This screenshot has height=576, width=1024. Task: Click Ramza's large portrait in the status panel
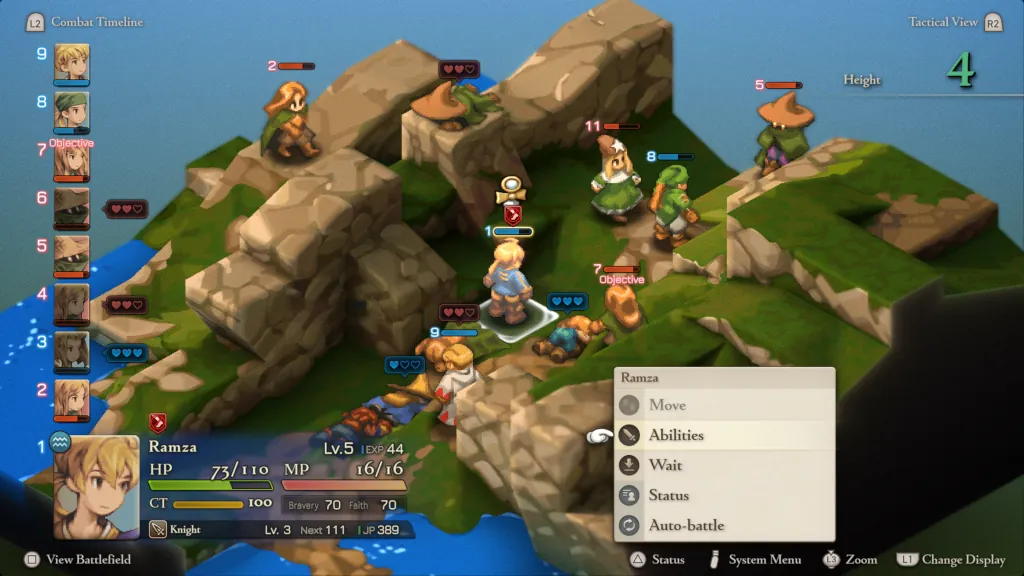96,484
